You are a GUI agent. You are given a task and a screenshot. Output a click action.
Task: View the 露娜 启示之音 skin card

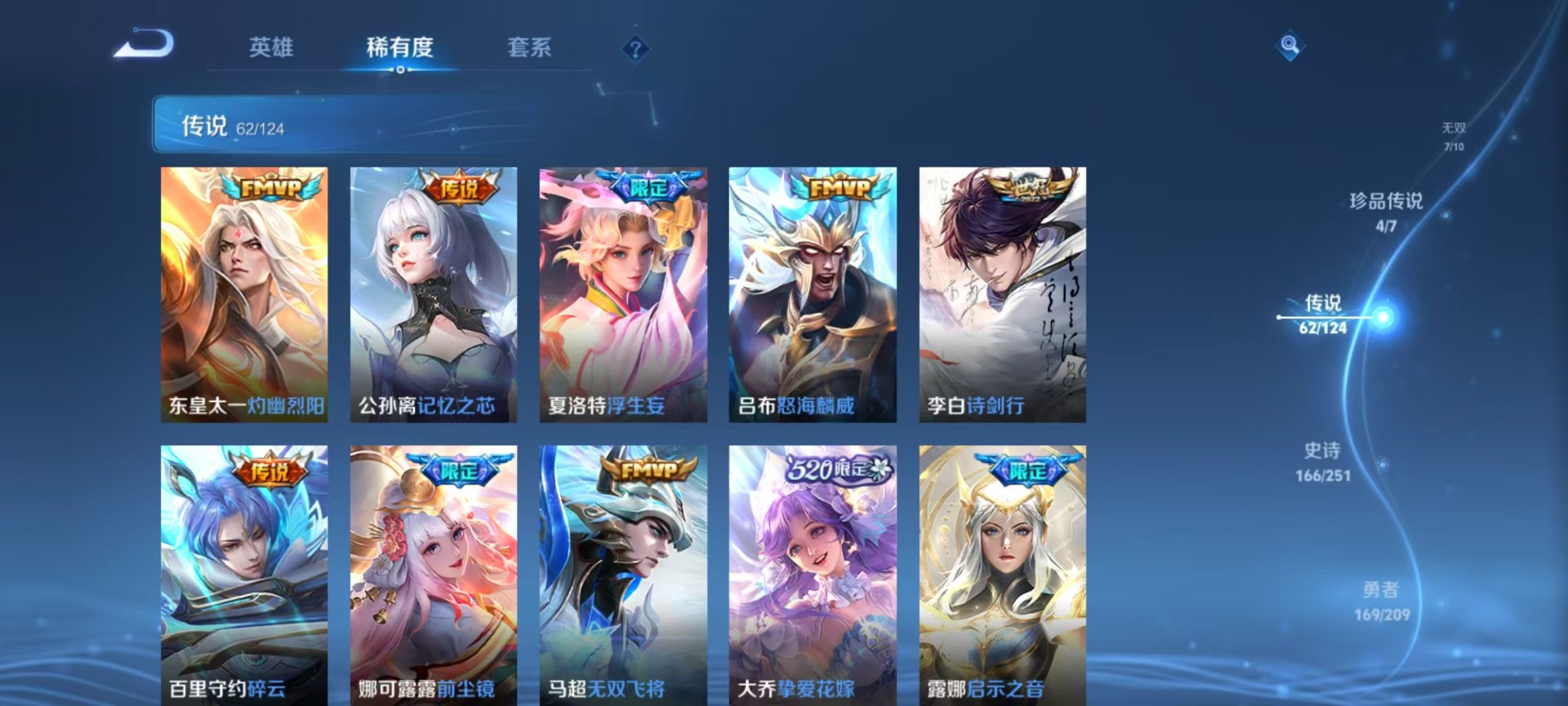[1002, 572]
